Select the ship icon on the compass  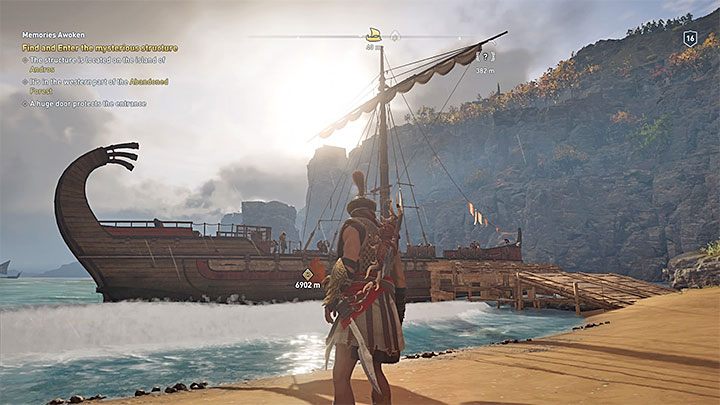click(374, 34)
